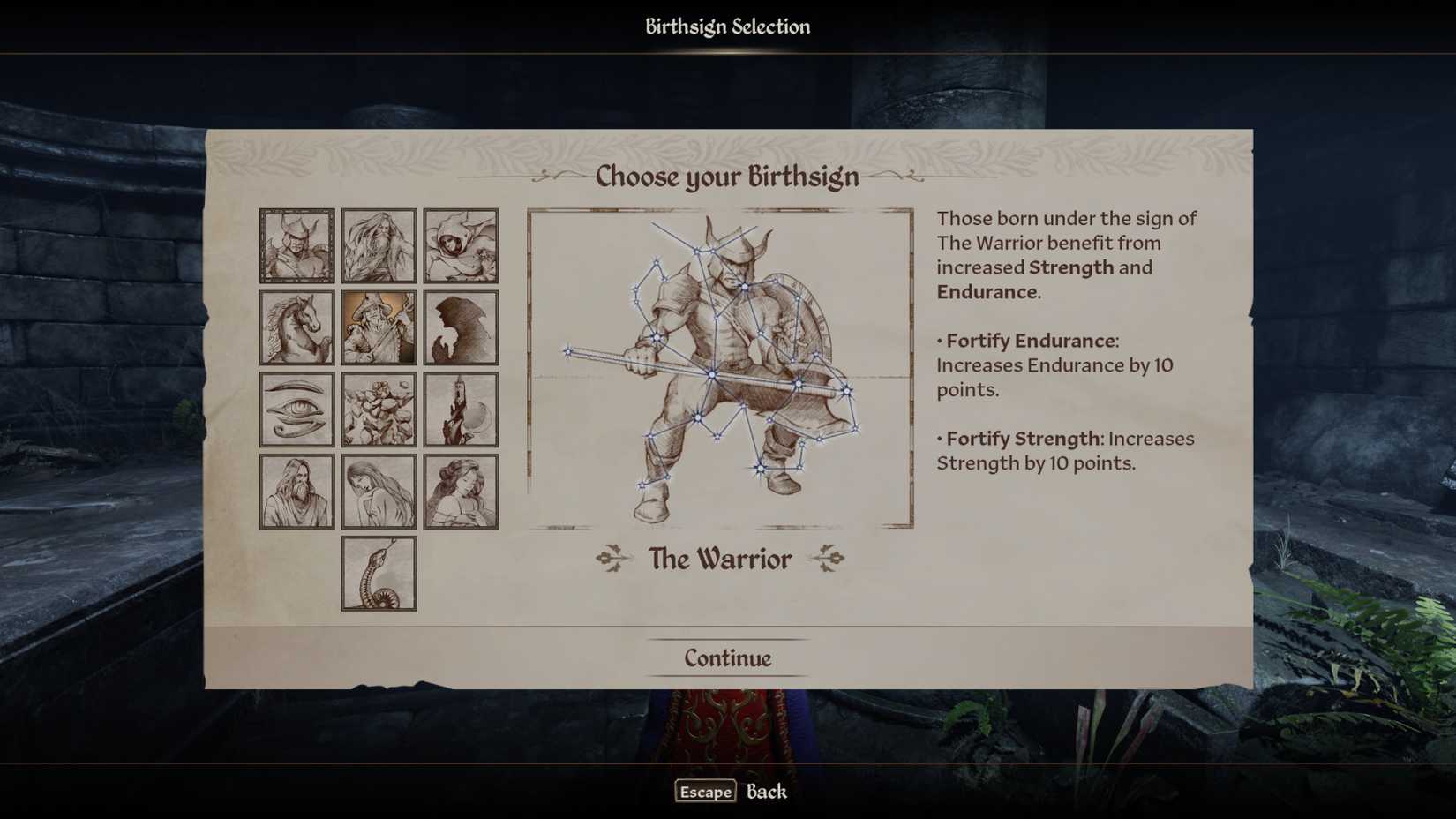Select The Steed horse birthsign icon
Viewport: 1456px width, 819px height.
pyautogui.click(x=296, y=326)
